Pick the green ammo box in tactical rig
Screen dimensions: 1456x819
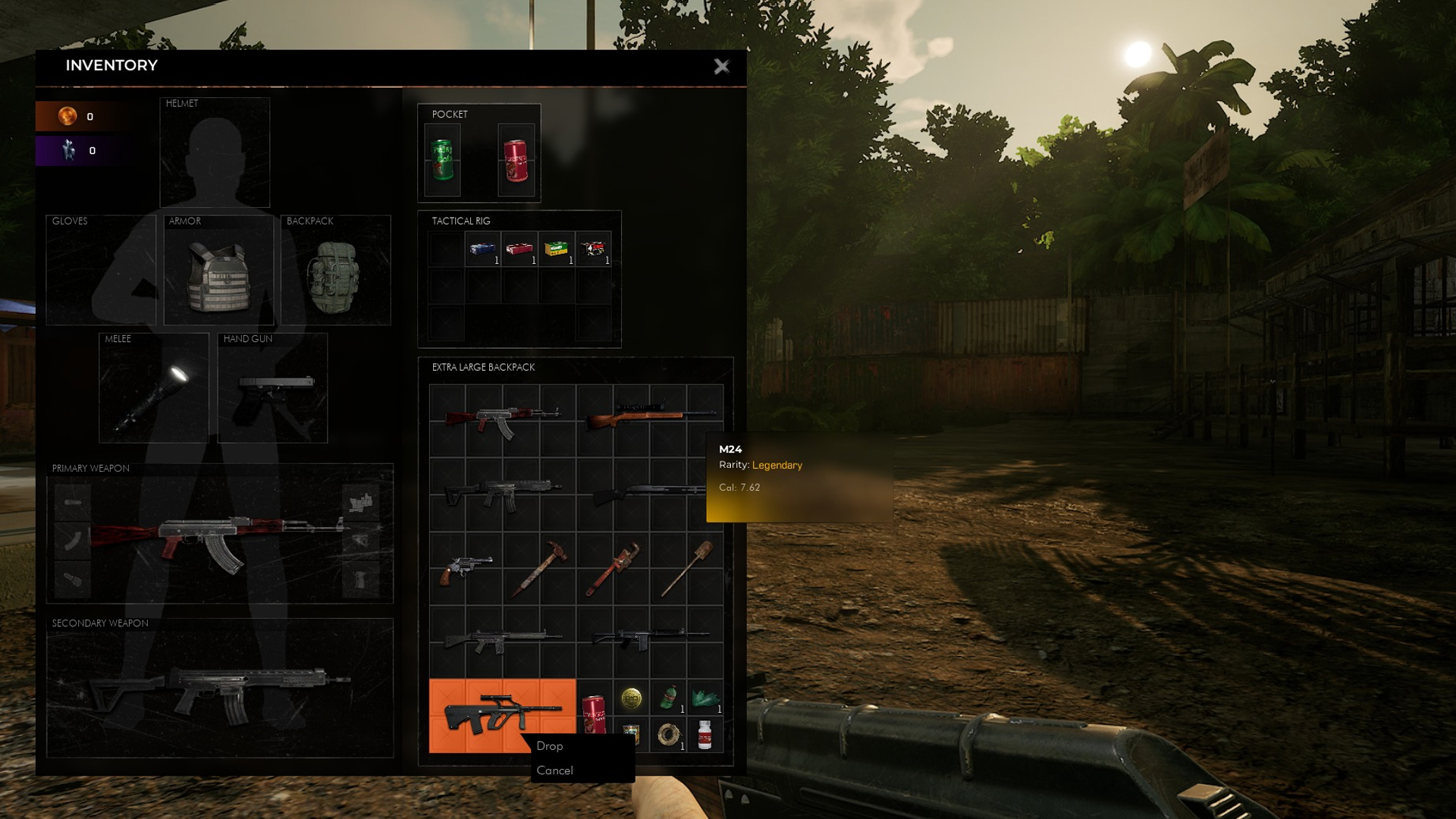[x=557, y=249]
